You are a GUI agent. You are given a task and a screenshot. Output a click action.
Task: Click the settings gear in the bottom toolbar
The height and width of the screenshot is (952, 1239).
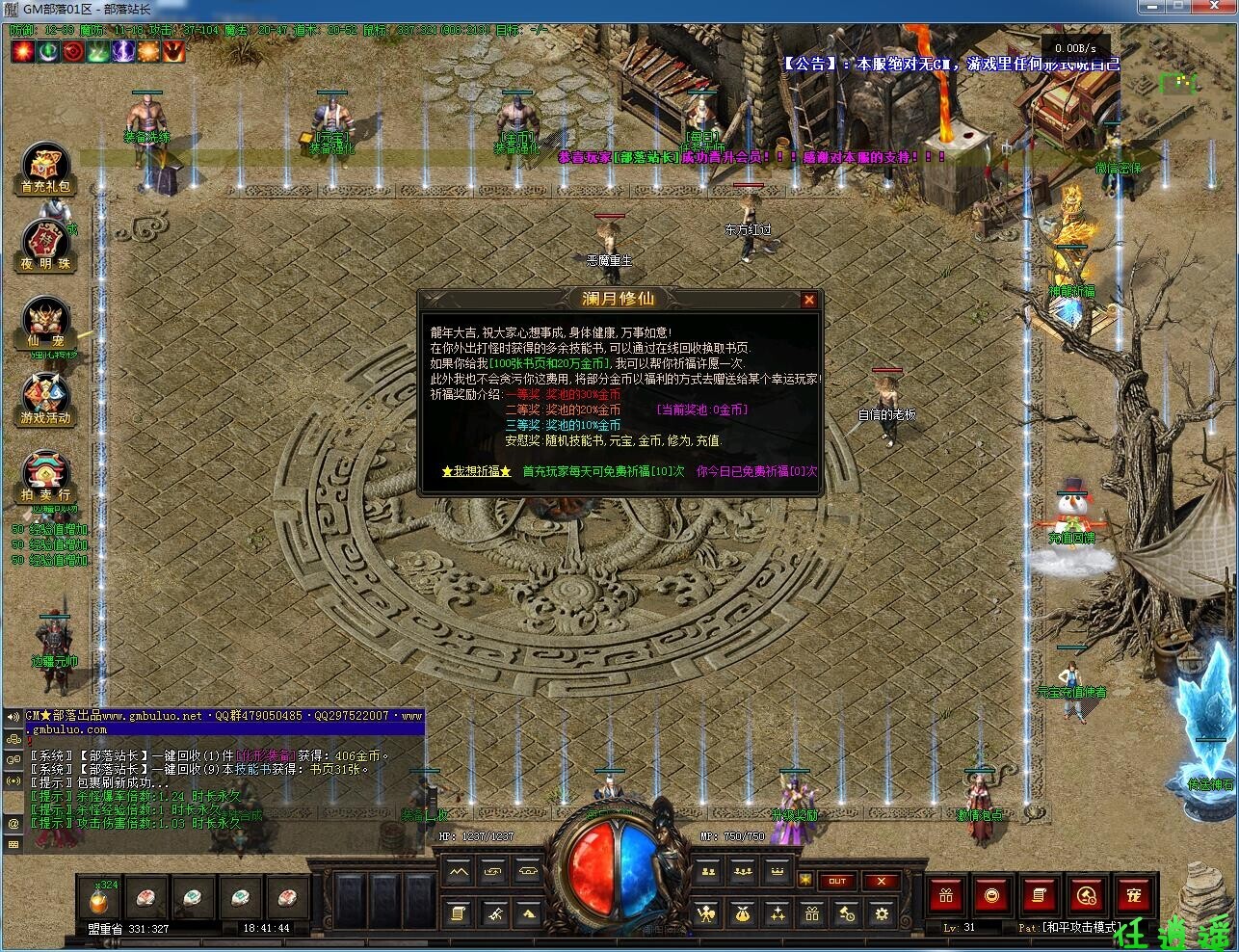pos(881,913)
